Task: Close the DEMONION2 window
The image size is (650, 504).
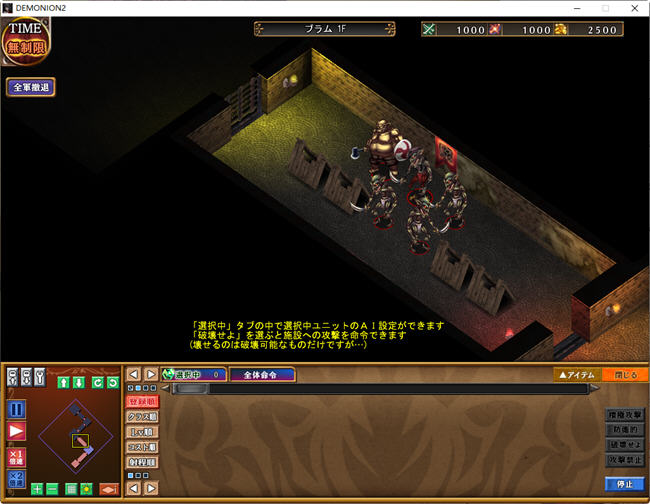Action: 632,8
